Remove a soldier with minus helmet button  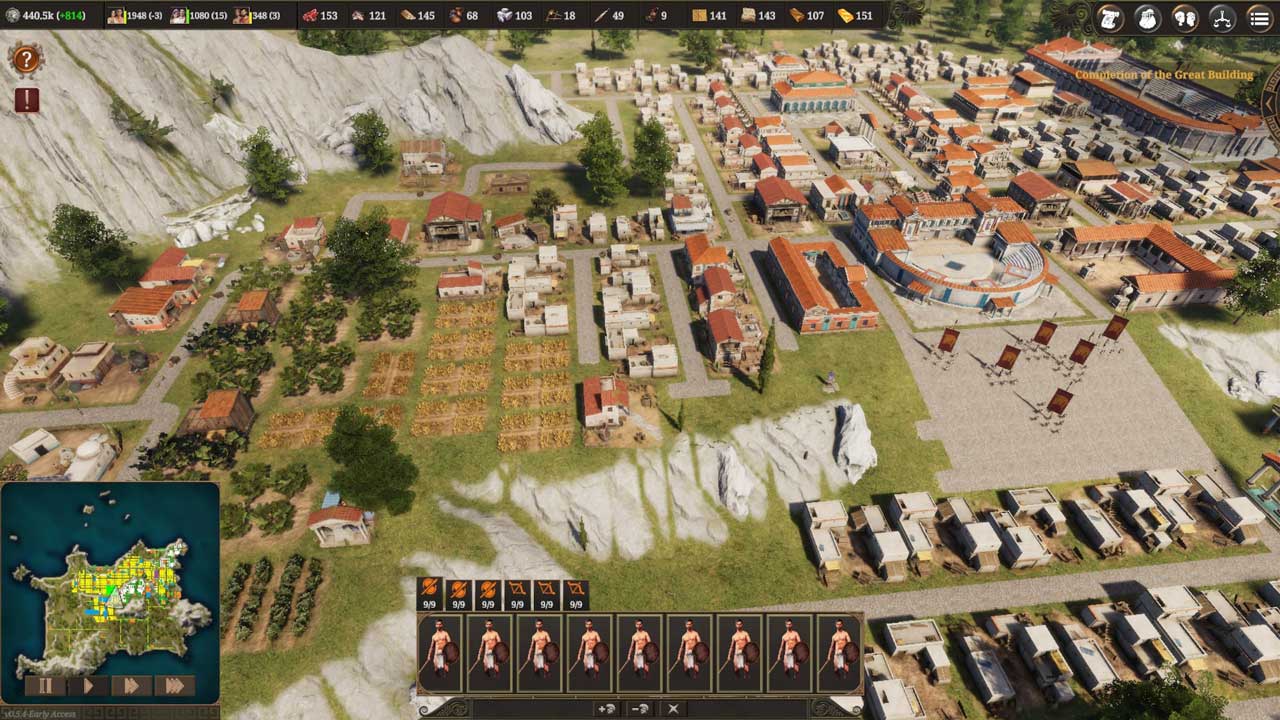(640, 709)
